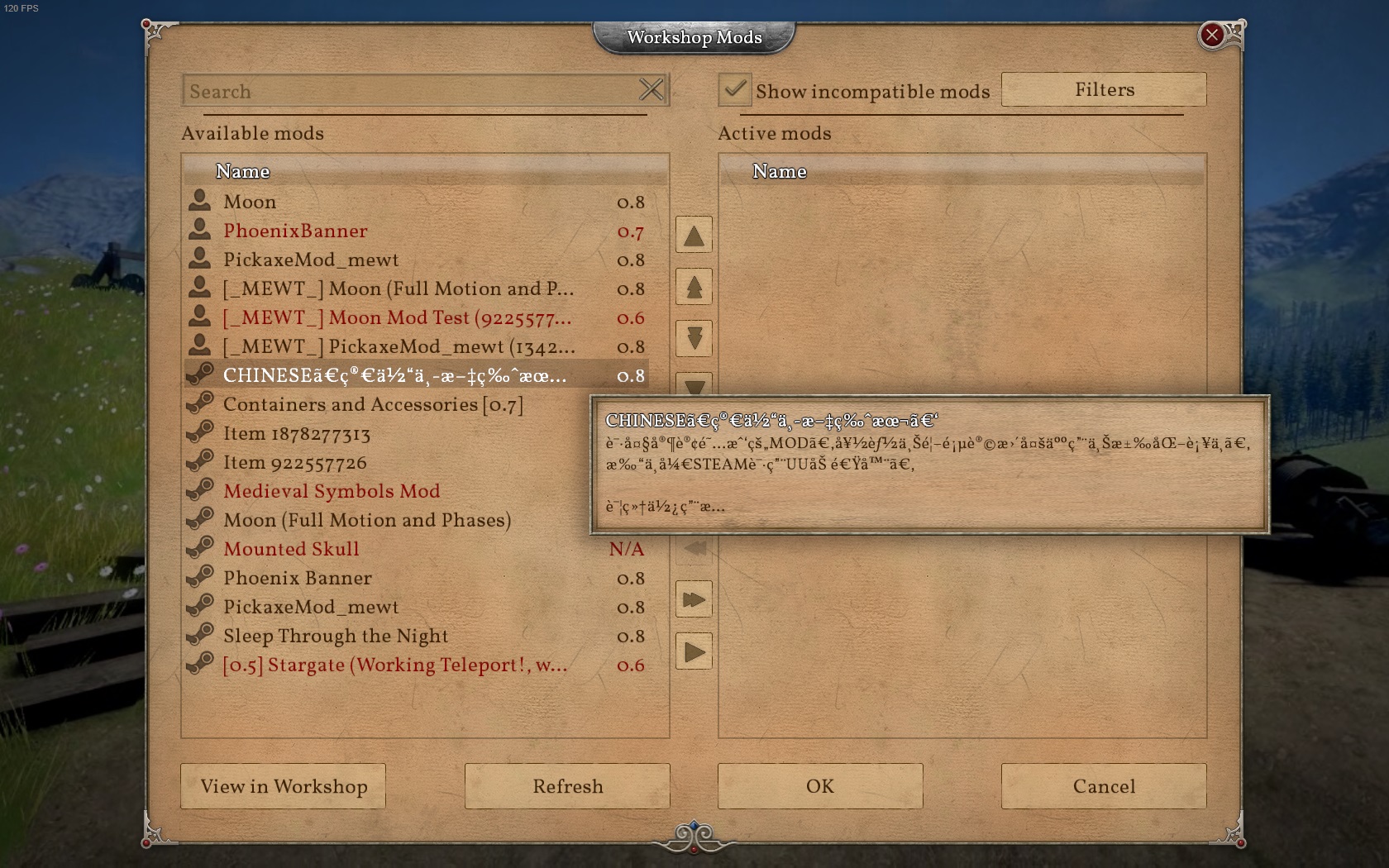
Task: Open the Filters options
Action: [1103, 89]
